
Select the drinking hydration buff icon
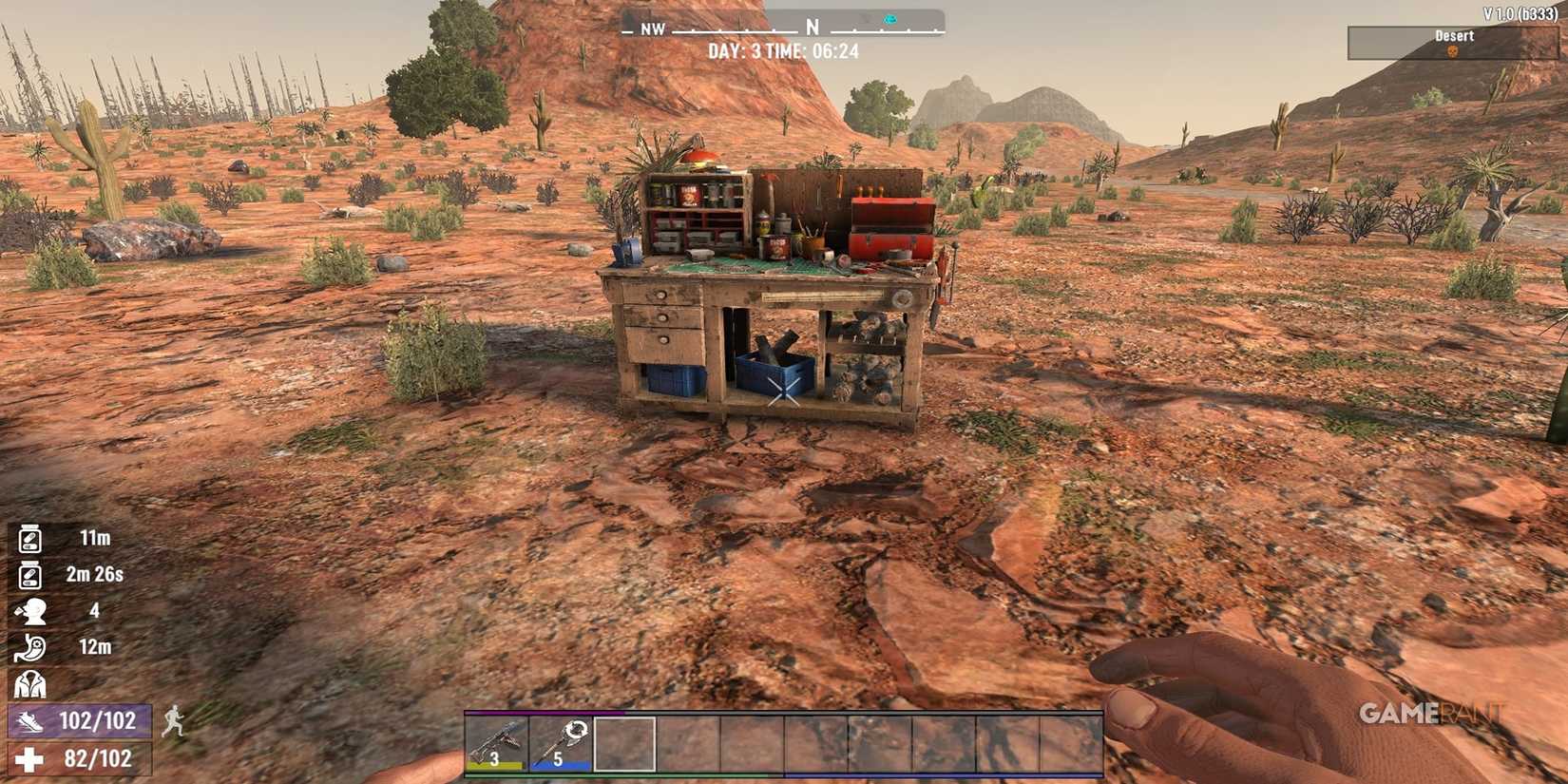click(29, 611)
